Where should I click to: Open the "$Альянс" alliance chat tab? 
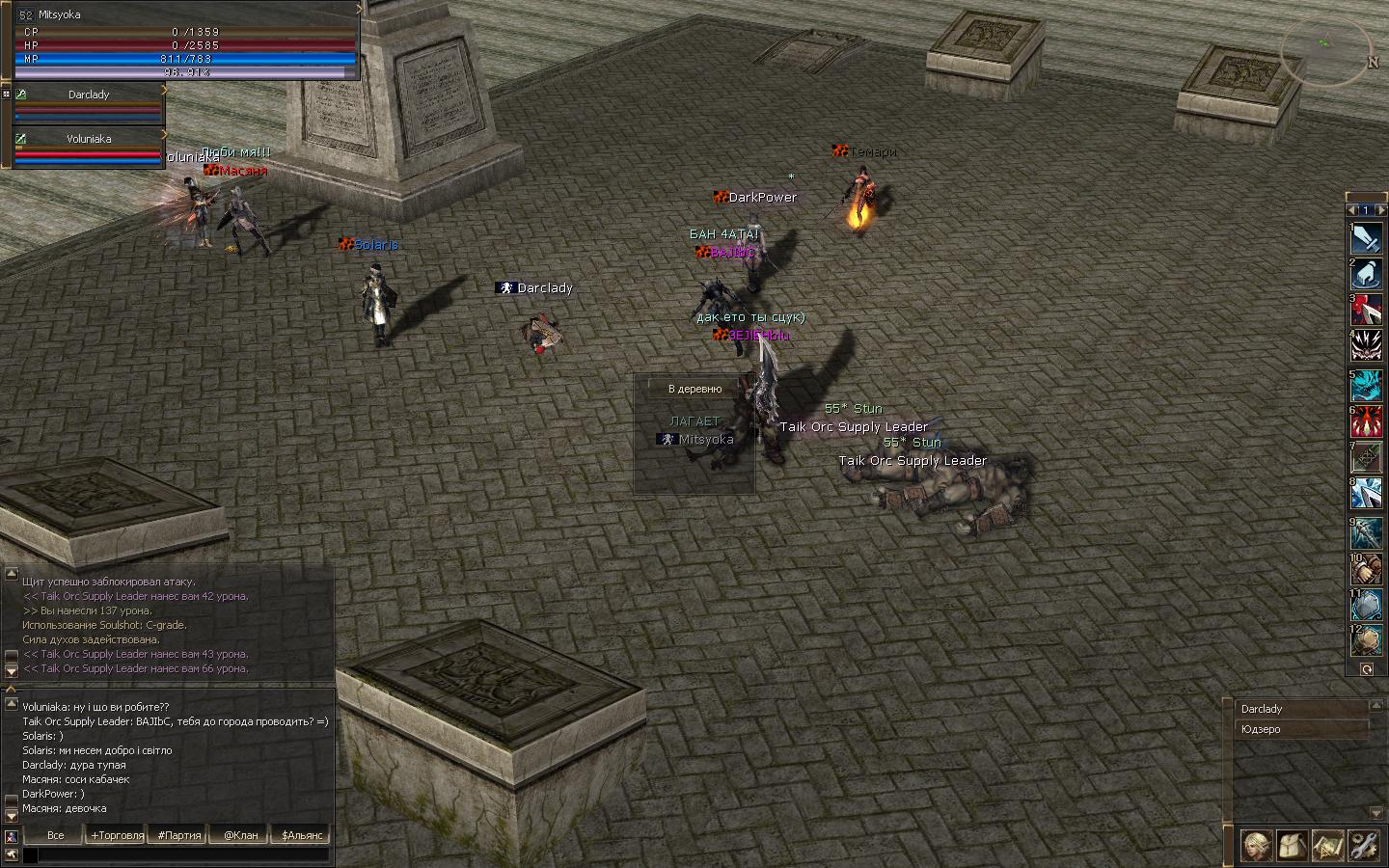[x=302, y=835]
